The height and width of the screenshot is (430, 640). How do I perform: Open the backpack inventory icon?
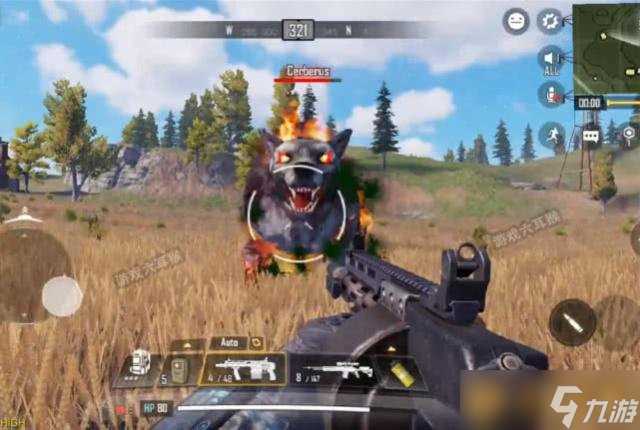tap(140, 364)
